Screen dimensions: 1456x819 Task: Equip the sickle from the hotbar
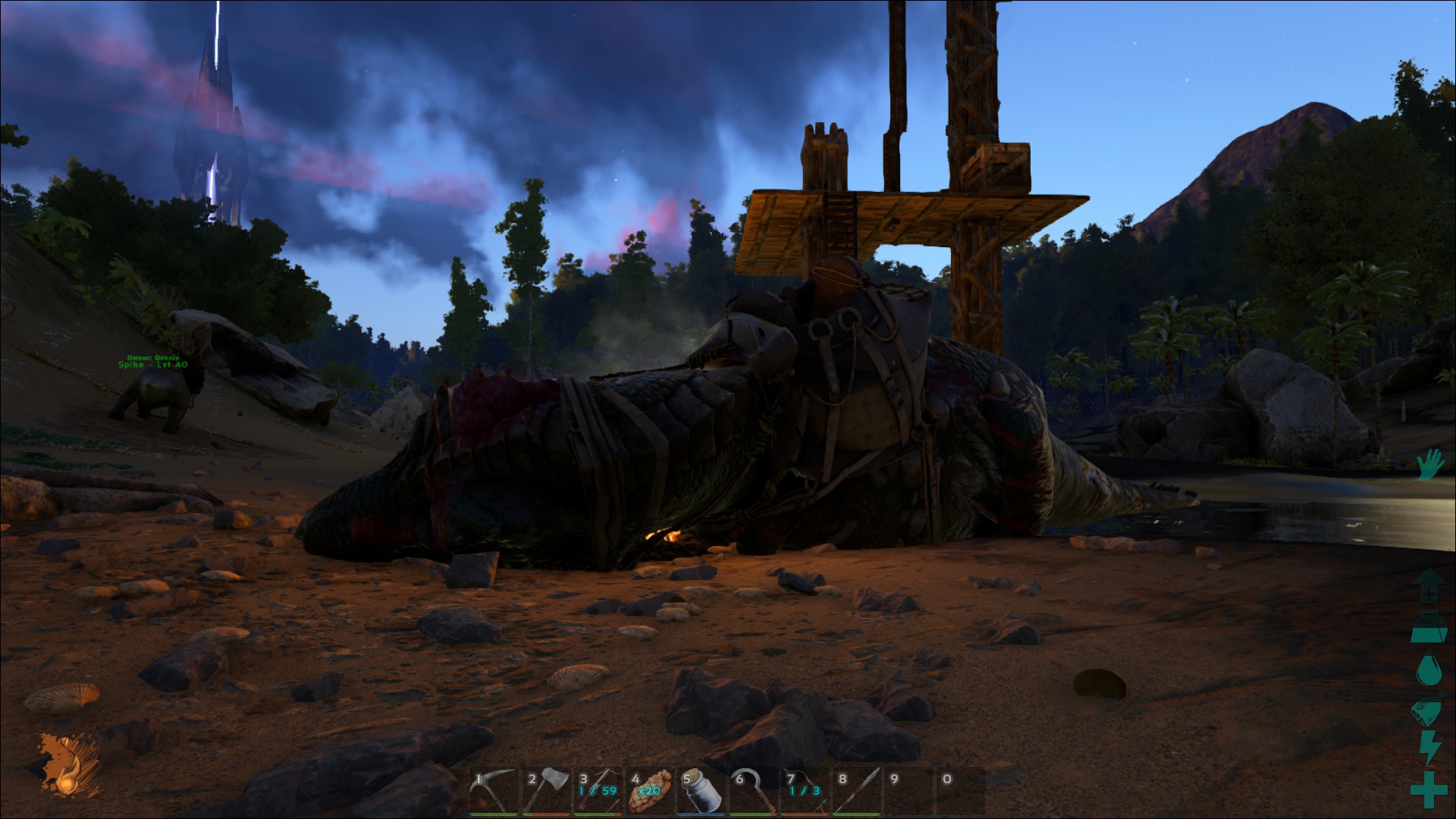[754, 792]
